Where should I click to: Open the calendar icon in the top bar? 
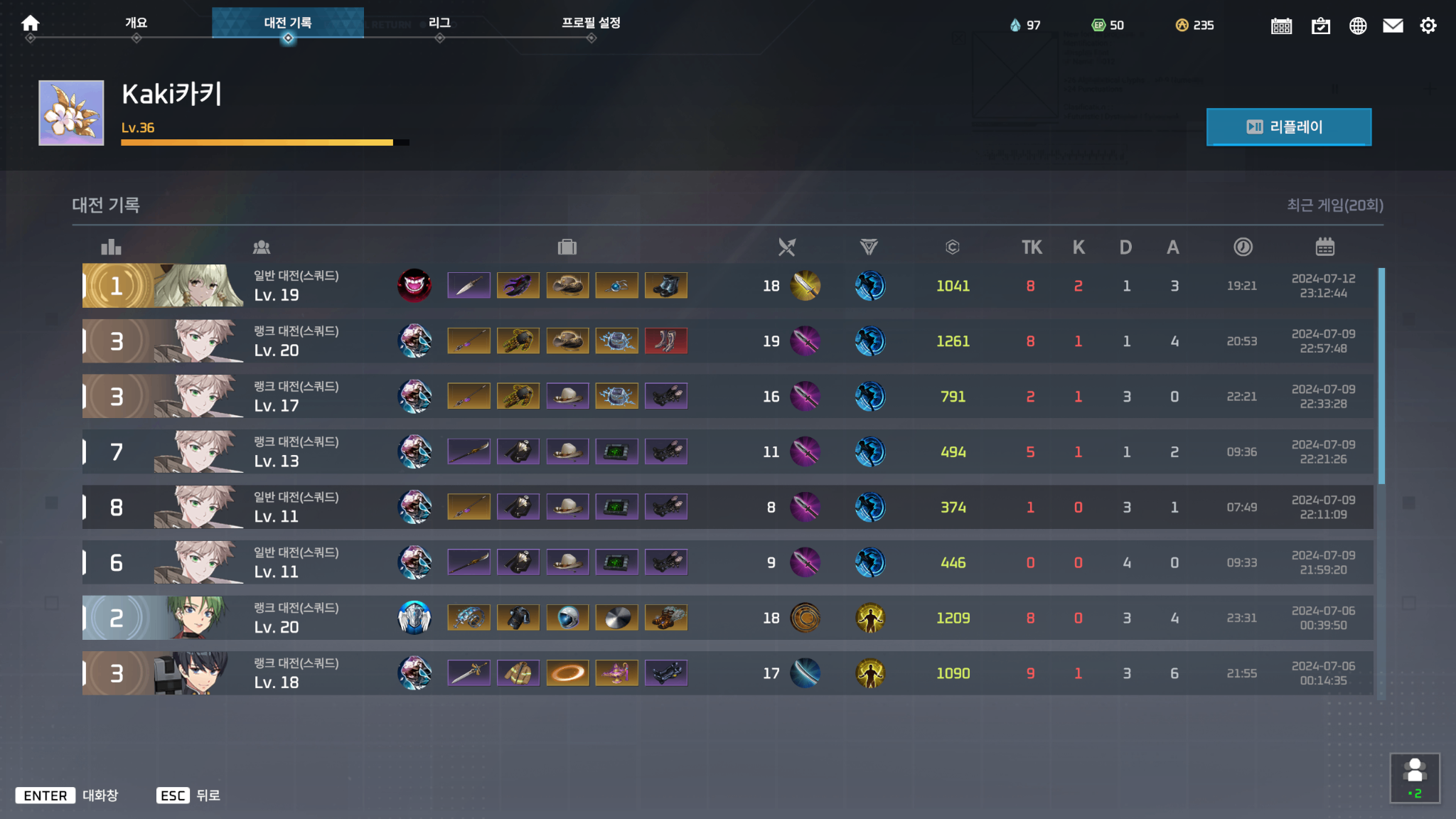tap(1281, 25)
